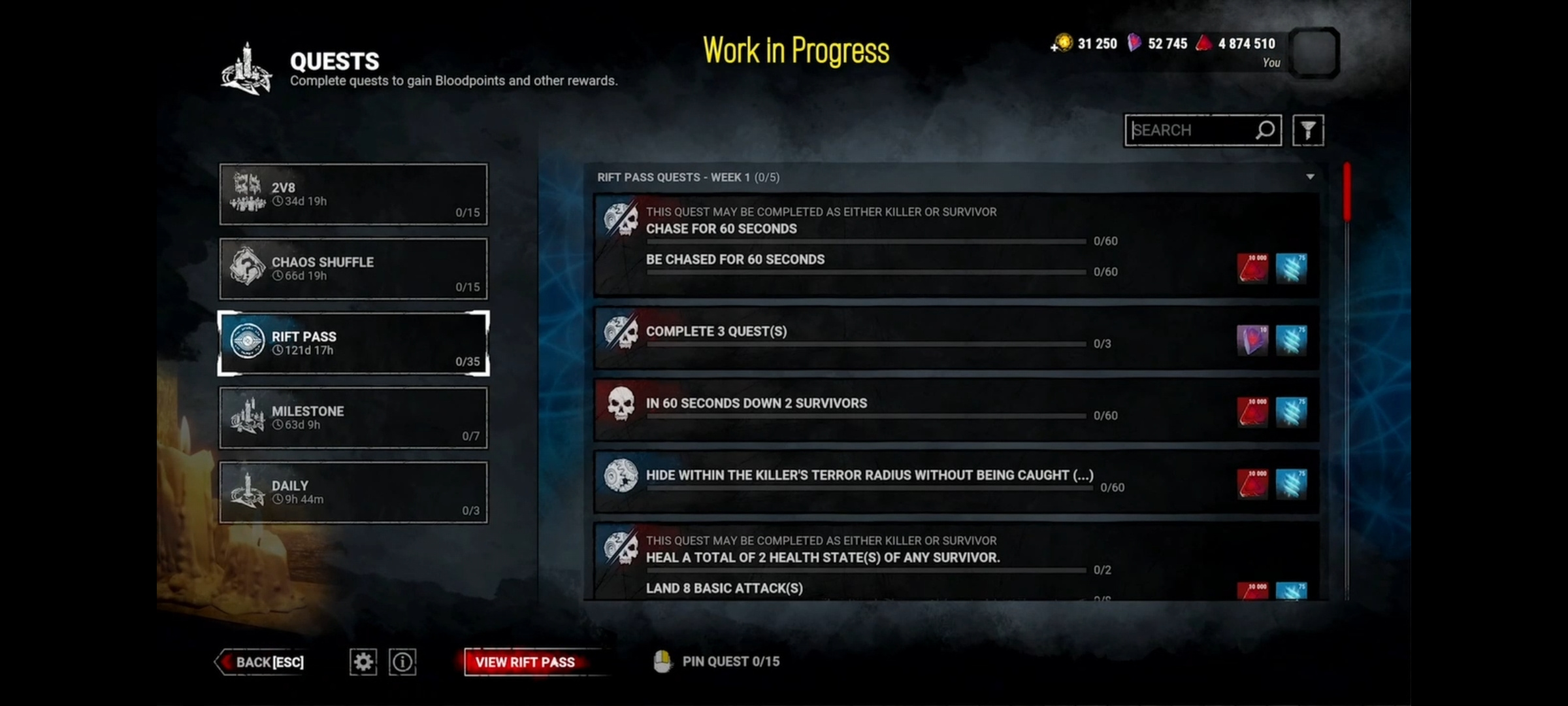Open the settings gear menu
The height and width of the screenshot is (706, 1568).
coord(363,662)
